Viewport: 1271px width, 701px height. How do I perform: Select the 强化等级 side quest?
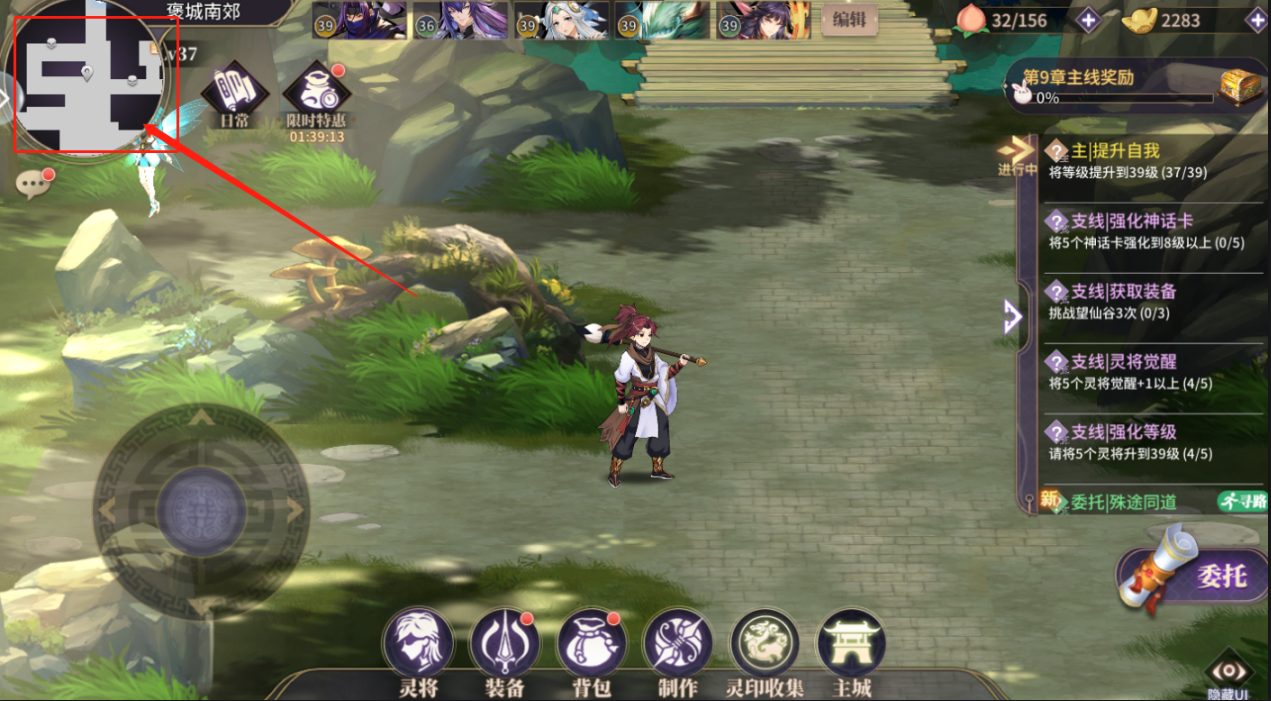[1150, 442]
